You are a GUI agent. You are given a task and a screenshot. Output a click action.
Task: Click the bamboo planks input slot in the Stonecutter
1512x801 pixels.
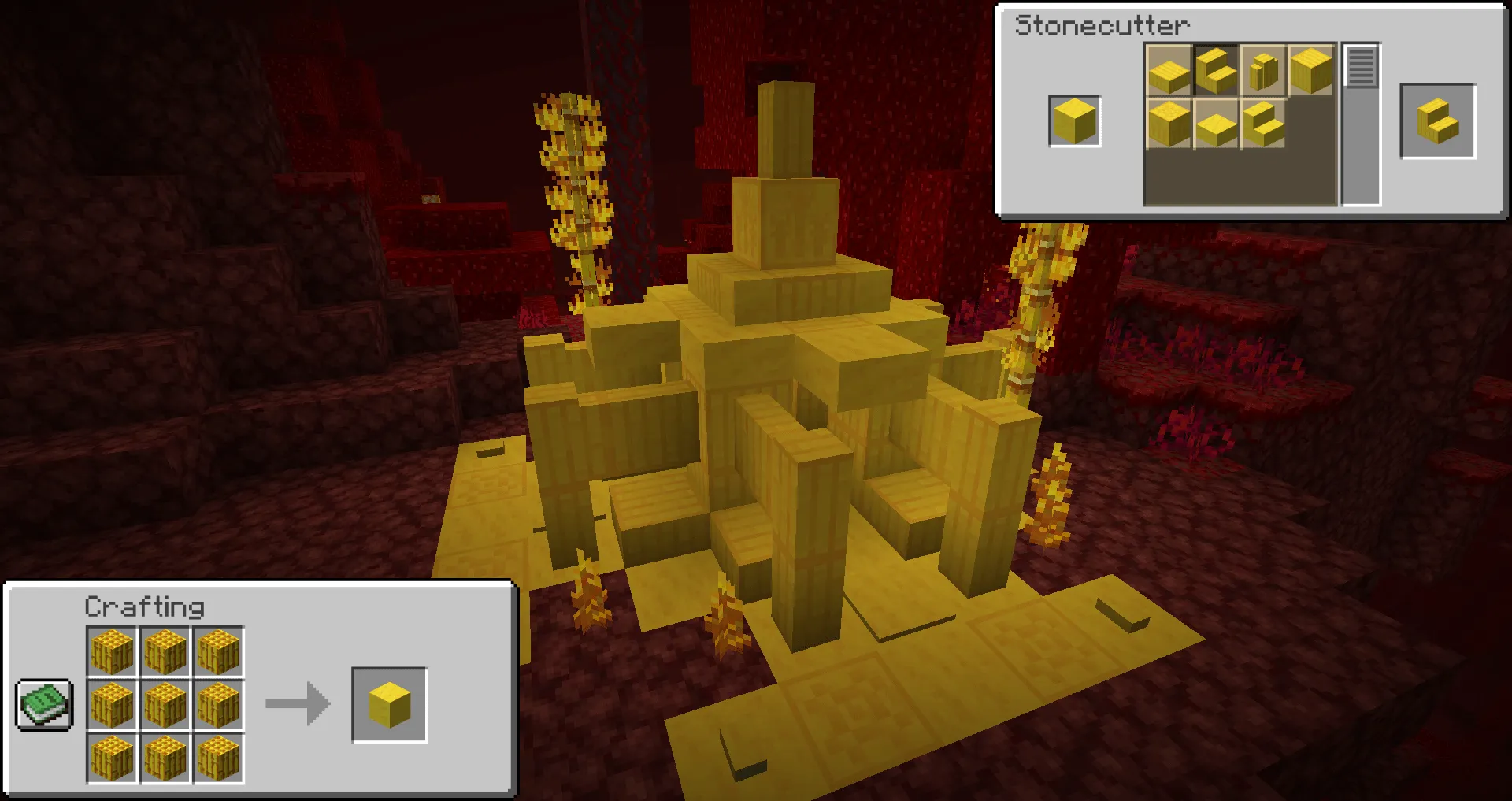(1074, 121)
